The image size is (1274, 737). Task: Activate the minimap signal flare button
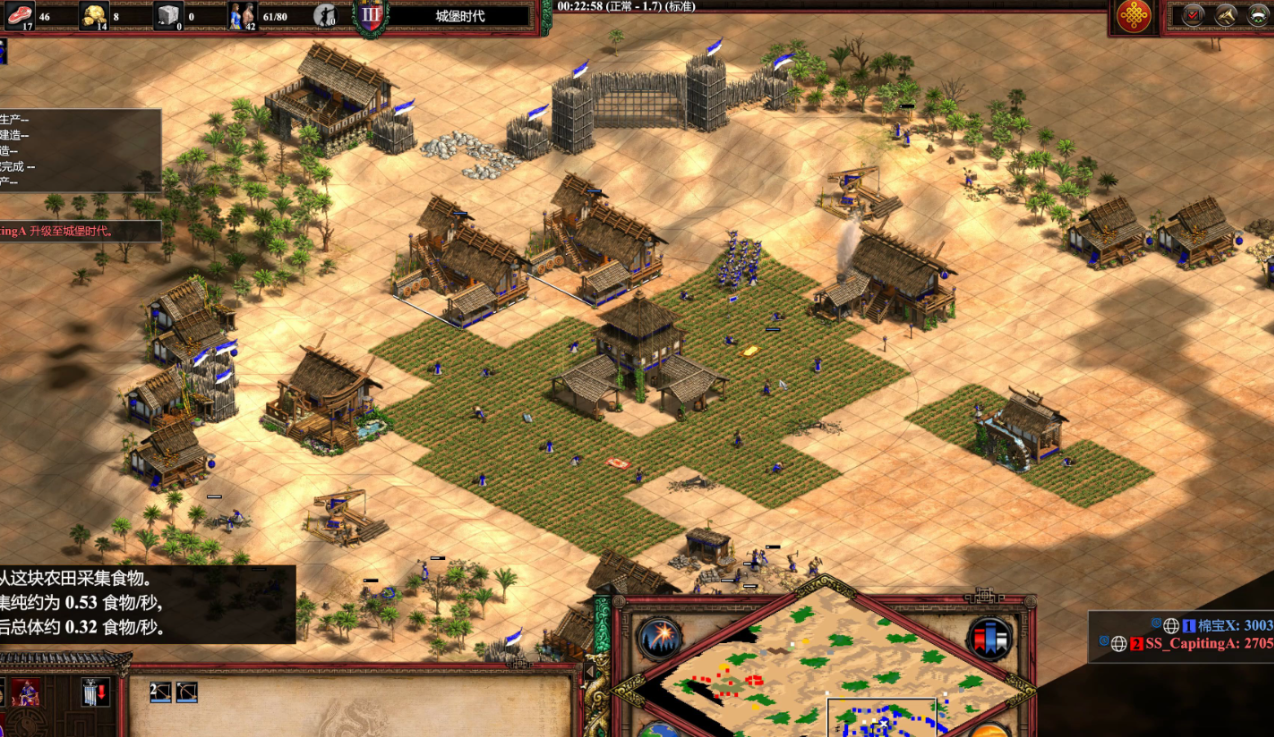click(x=659, y=640)
